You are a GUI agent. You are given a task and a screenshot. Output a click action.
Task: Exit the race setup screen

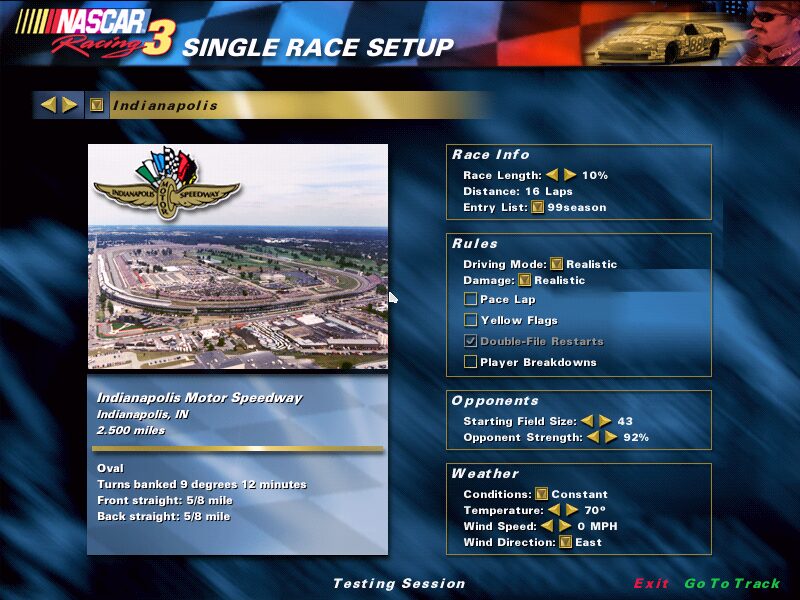651,584
